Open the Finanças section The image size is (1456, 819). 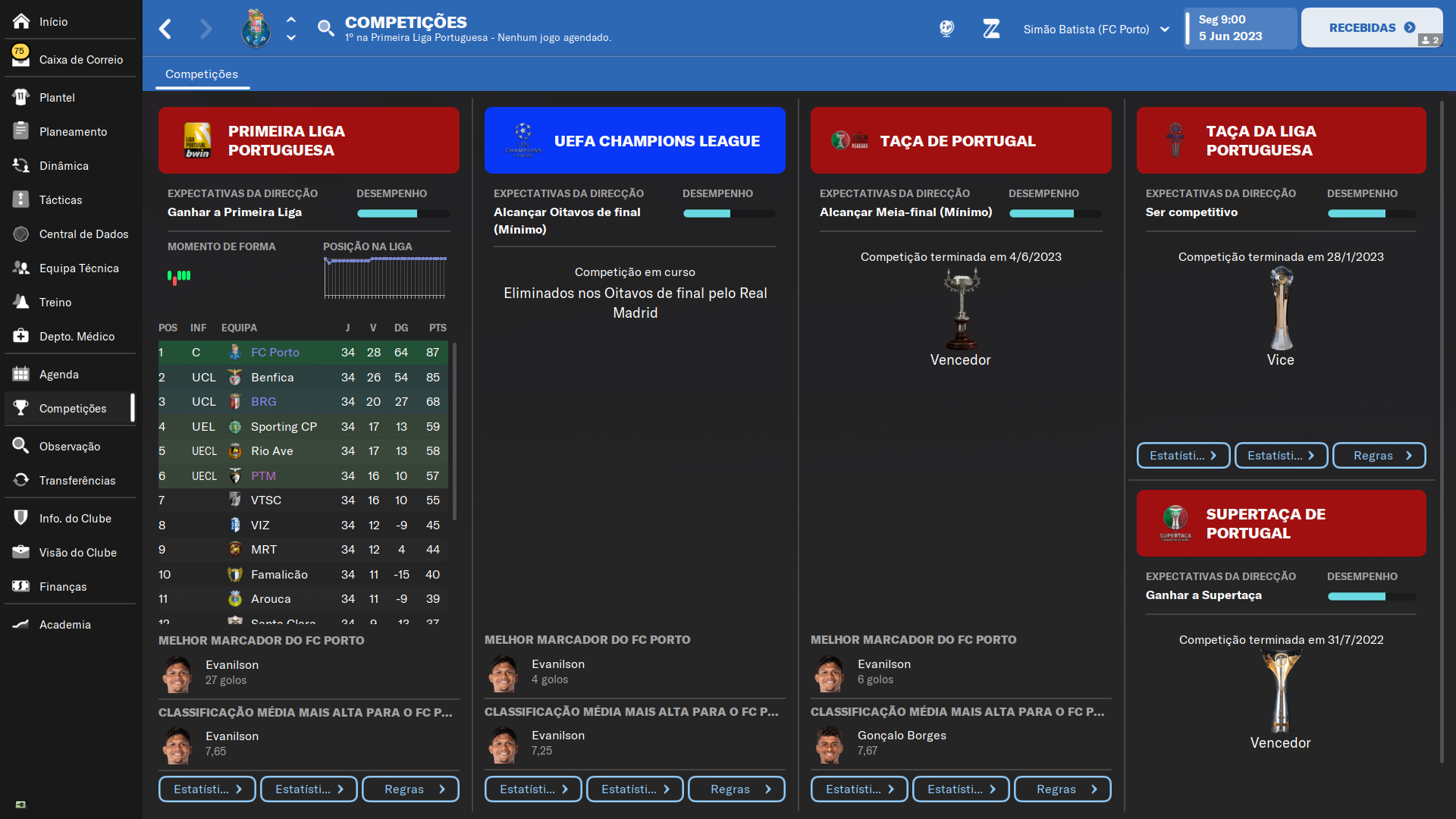point(63,587)
